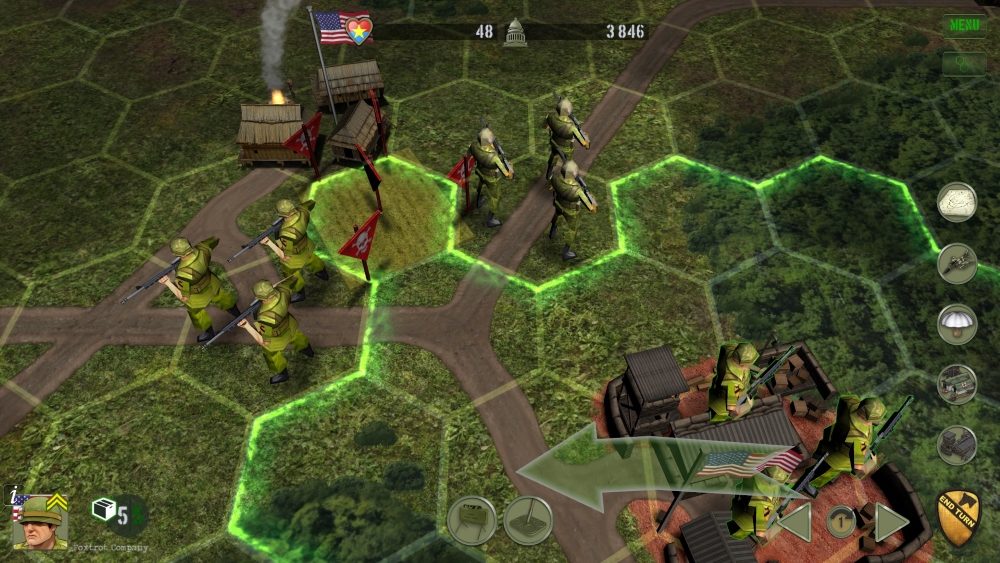
Task: Activate the claymore mine action
Action: (471, 520)
